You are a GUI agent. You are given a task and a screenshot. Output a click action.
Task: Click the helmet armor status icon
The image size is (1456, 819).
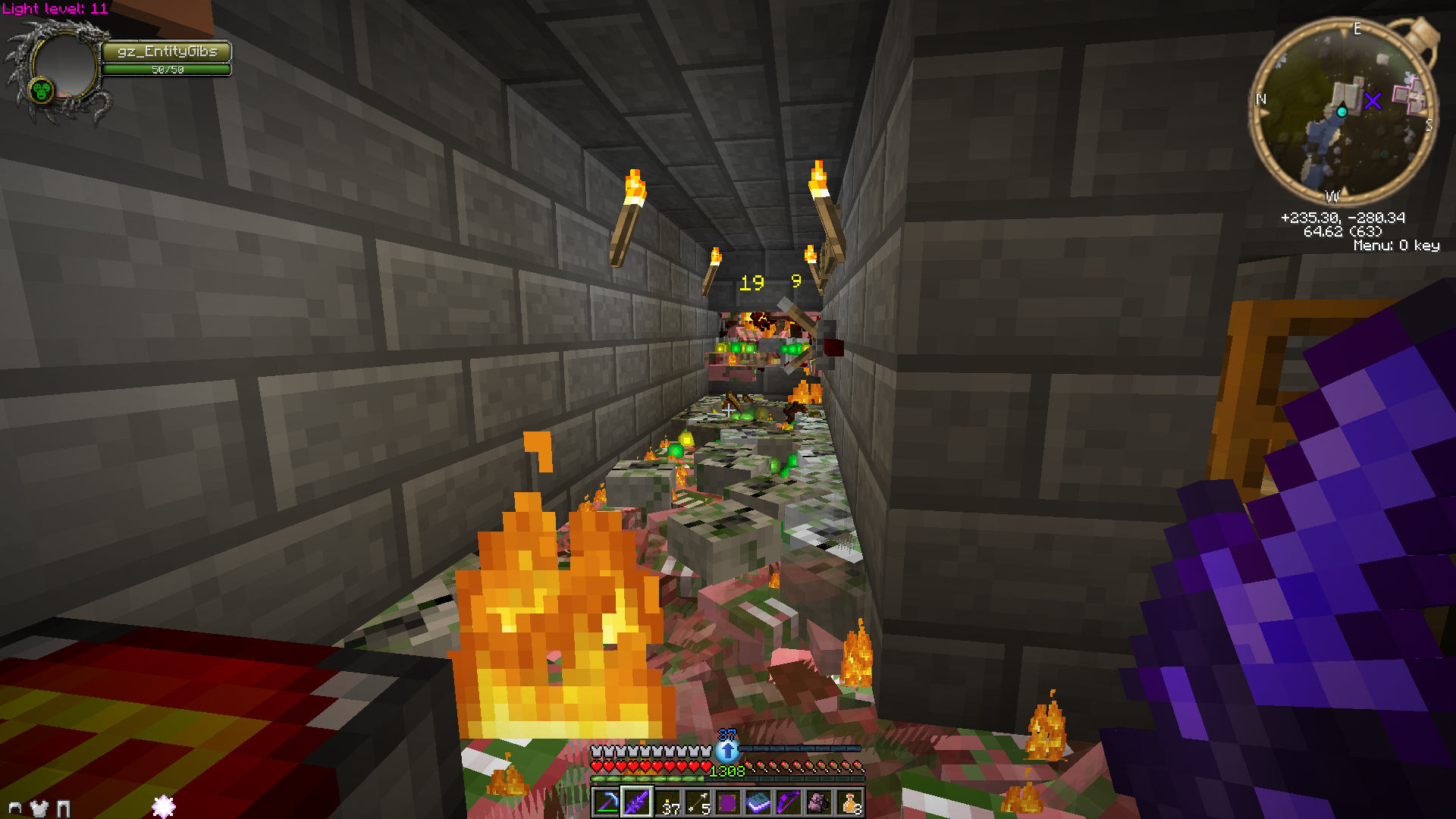point(14,808)
